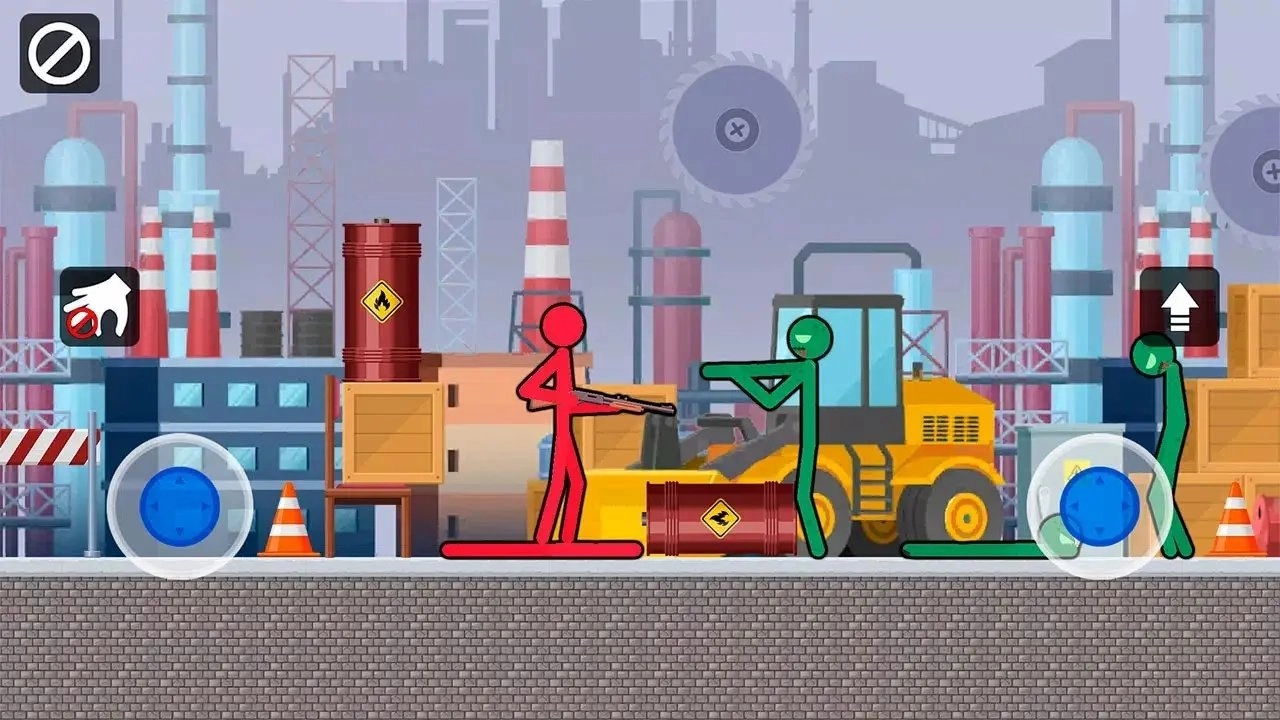This screenshot has height=720, width=1280.
Task: Tap the white arrow inside the upgrade icon
Action: 1180,306
